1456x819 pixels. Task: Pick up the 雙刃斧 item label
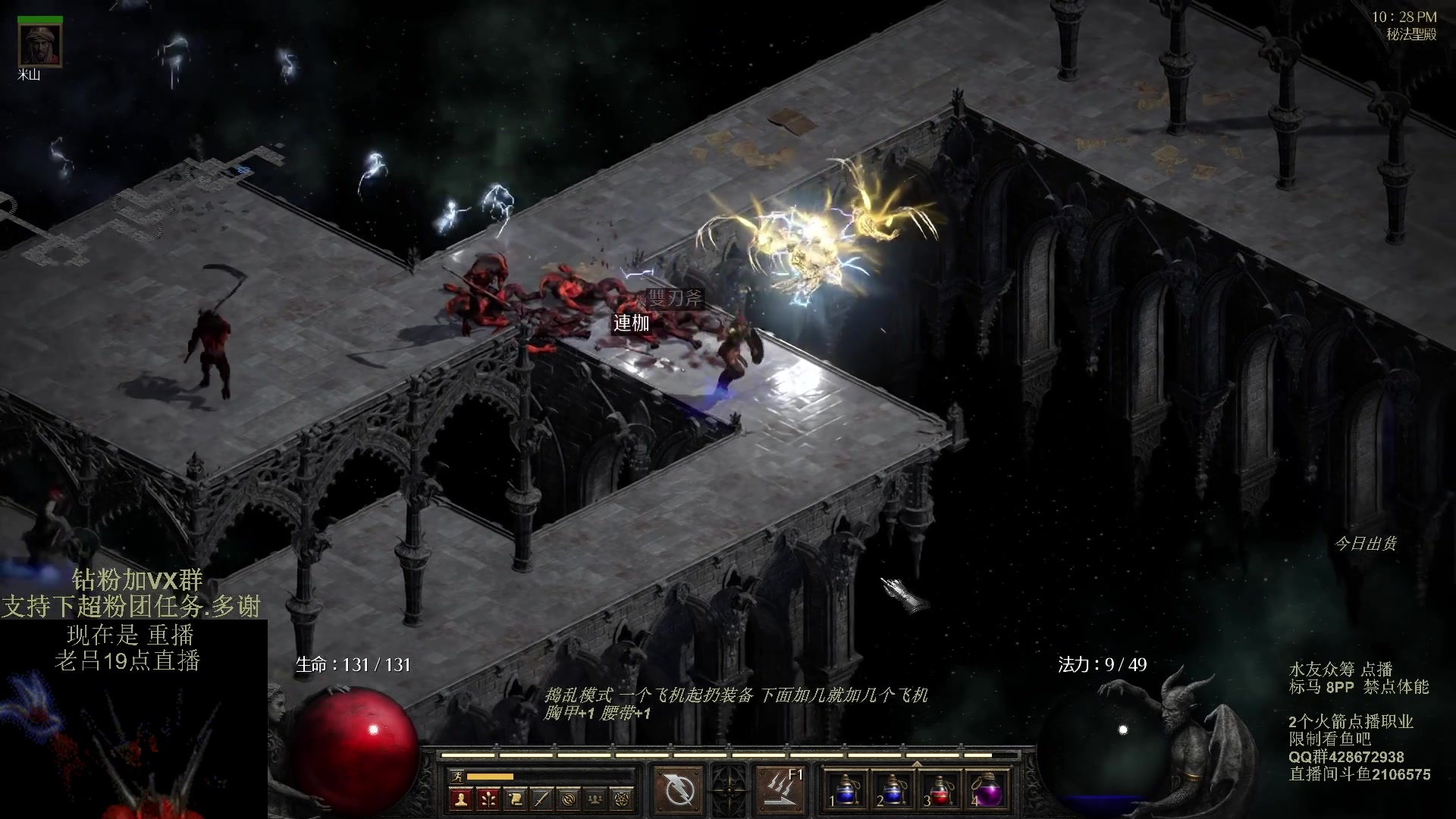(x=674, y=298)
